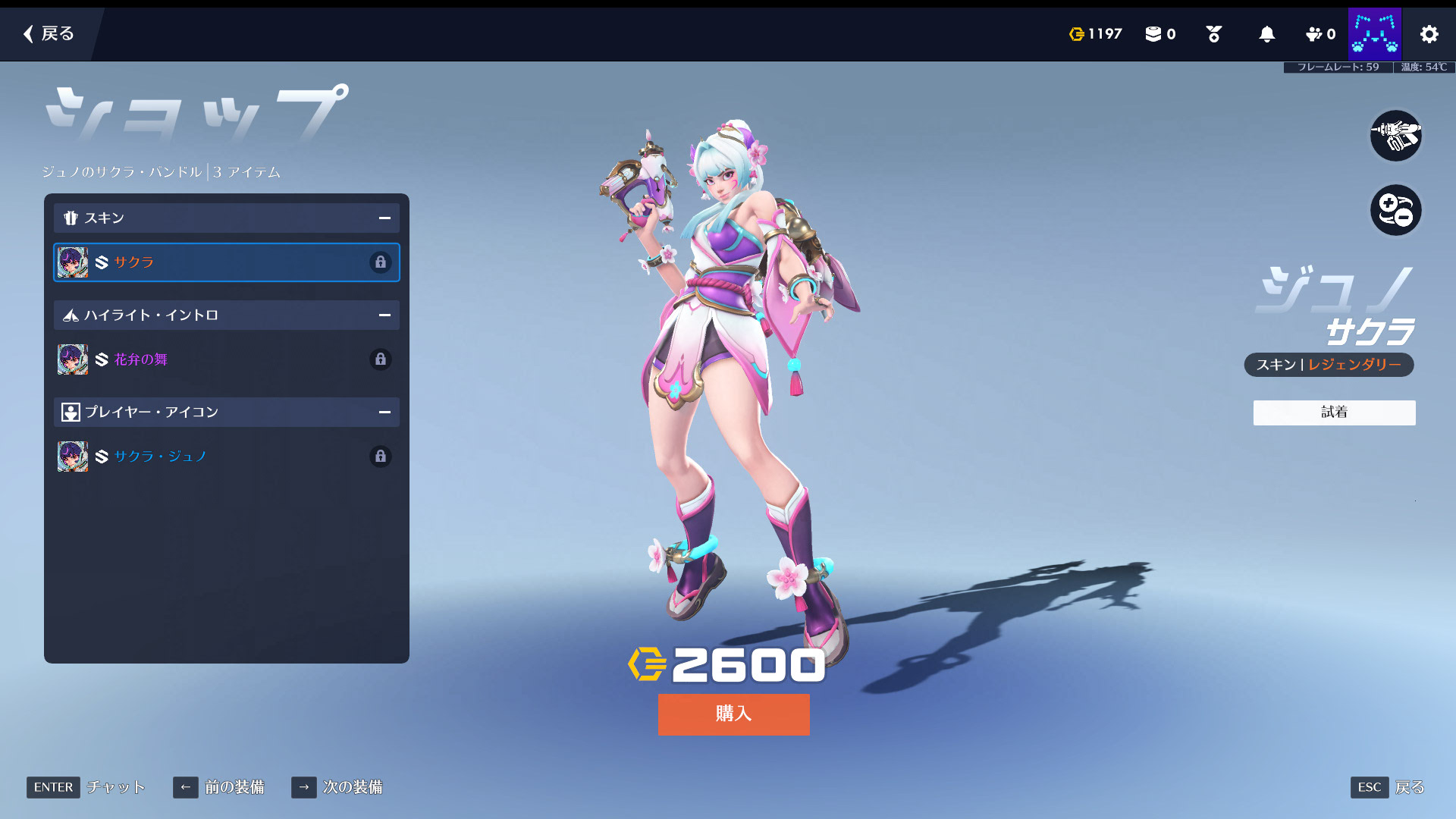Collapse the プレイヤー・アイコン section

(x=384, y=413)
